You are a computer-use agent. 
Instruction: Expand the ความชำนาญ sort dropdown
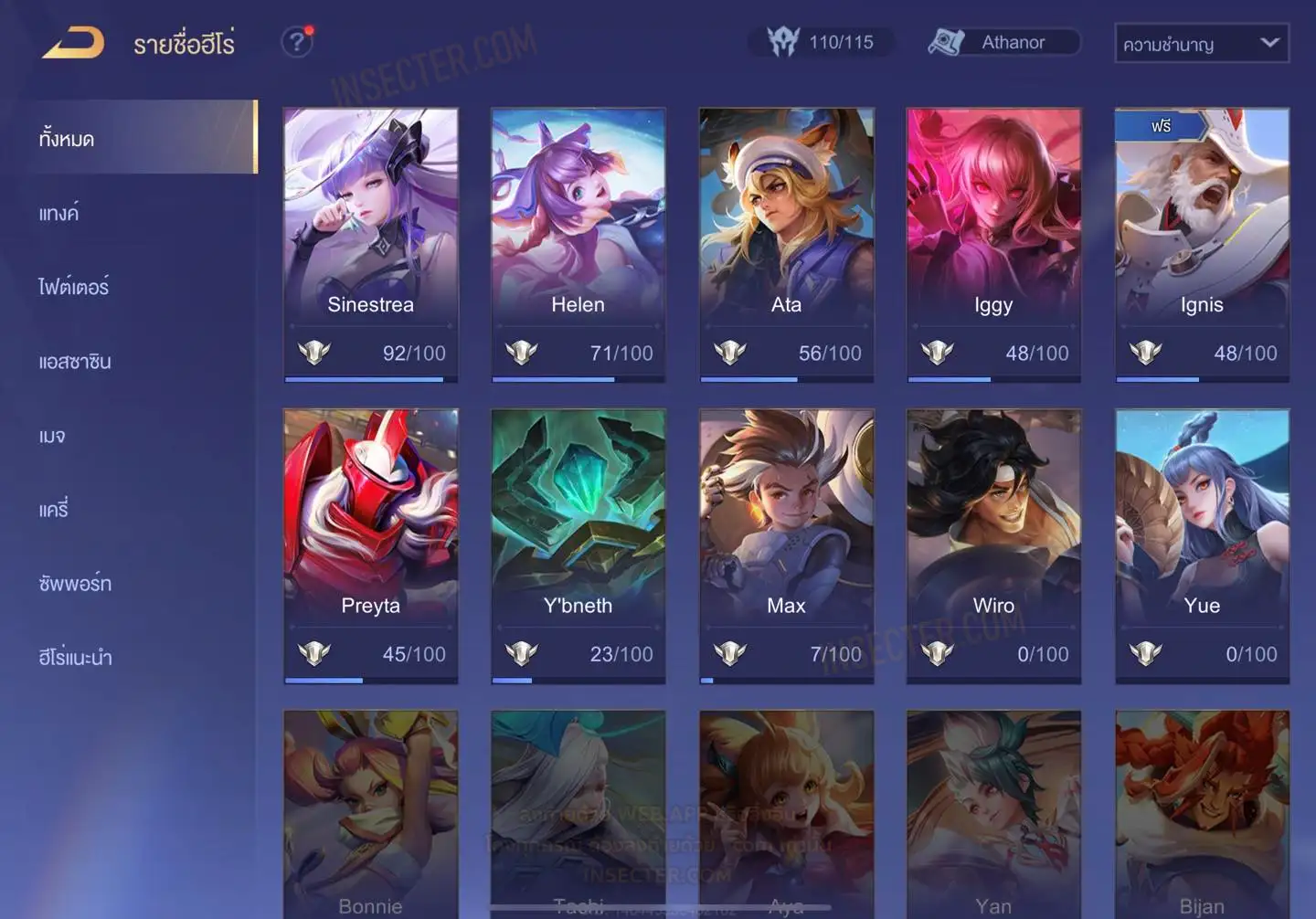pos(1201,44)
